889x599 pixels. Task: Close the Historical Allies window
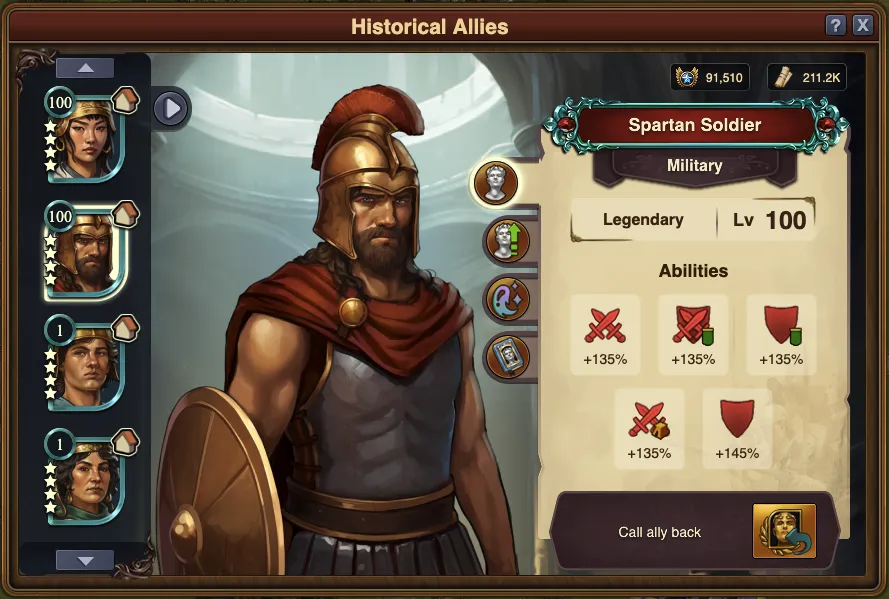pos(863,26)
